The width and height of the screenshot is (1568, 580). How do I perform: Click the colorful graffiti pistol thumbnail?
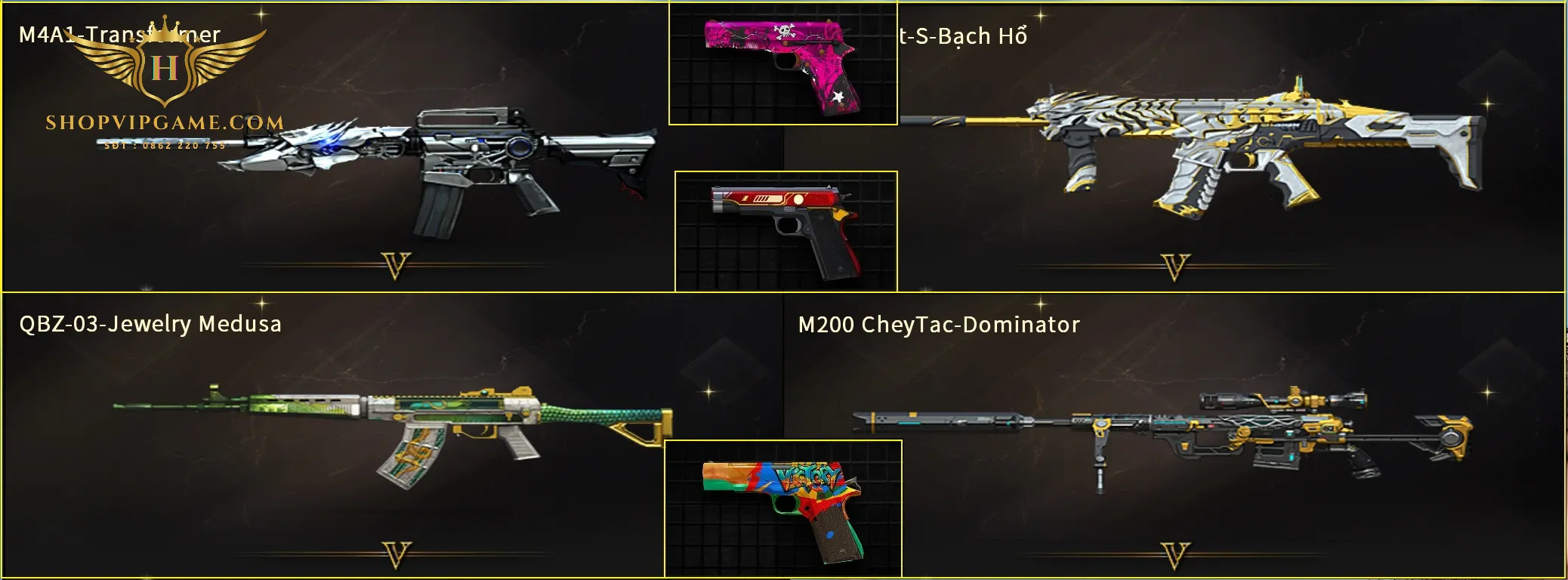[x=783, y=508]
